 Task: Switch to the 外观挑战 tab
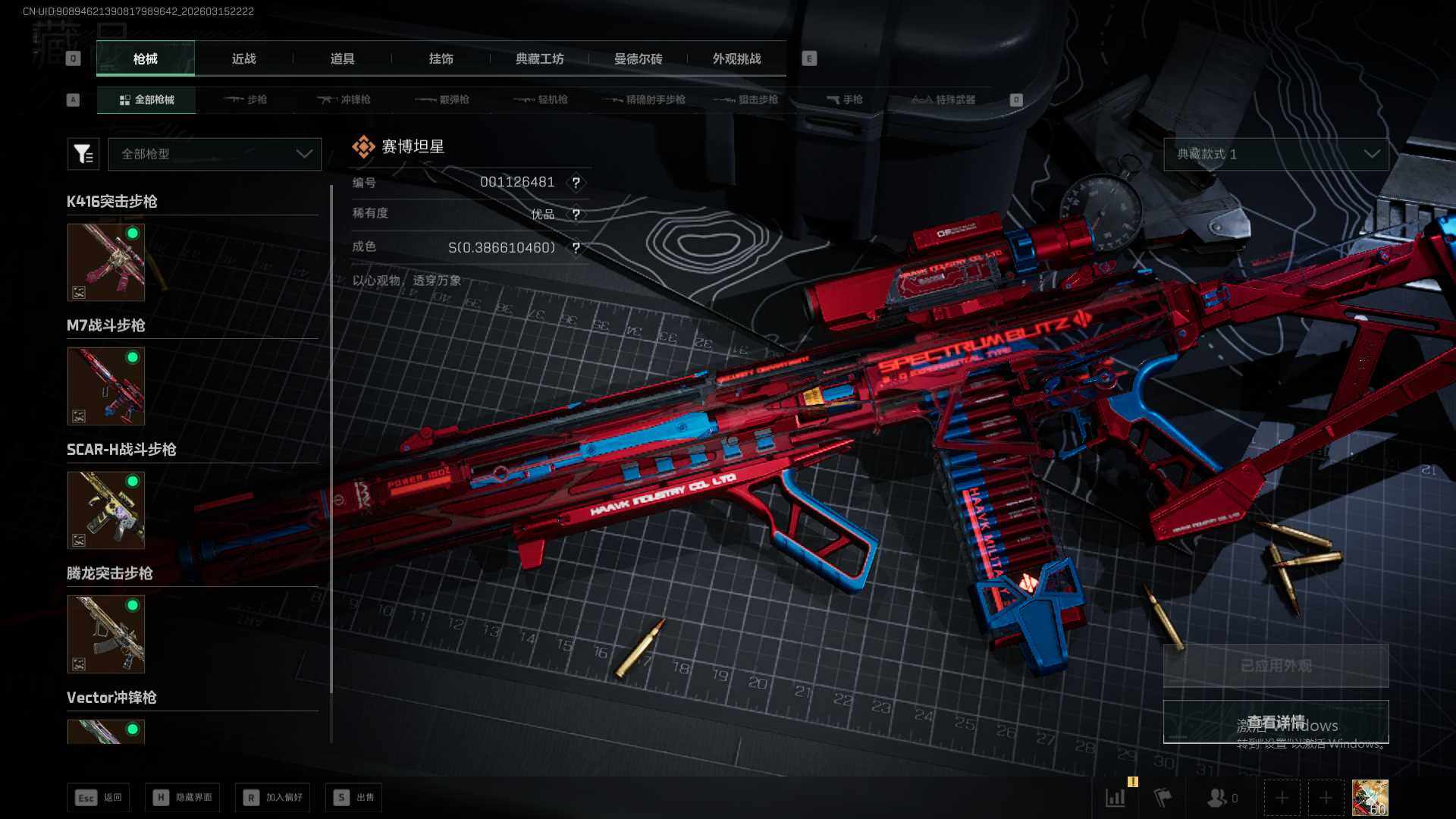[x=736, y=58]
